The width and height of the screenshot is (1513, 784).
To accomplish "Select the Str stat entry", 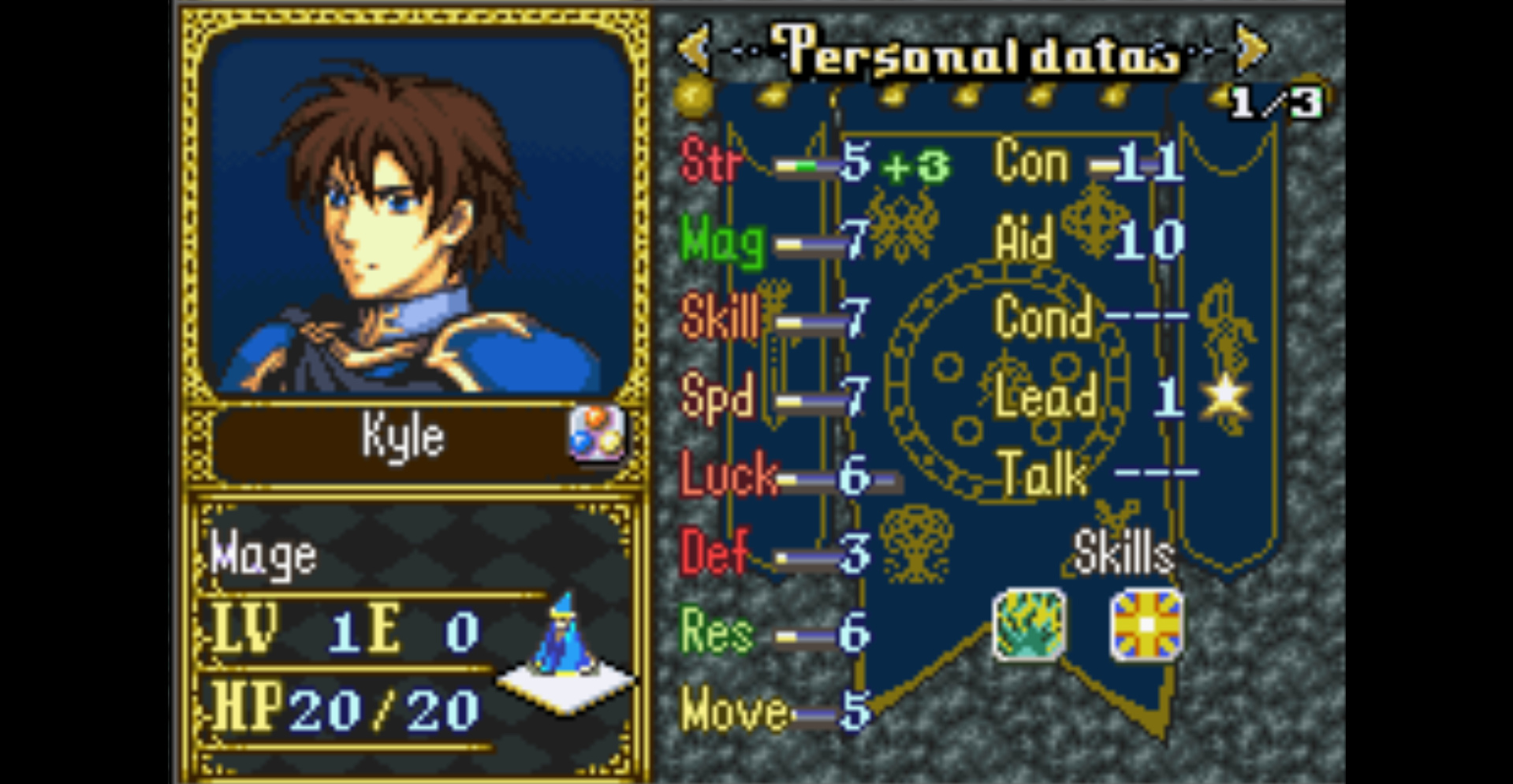I will pos(711,164).
